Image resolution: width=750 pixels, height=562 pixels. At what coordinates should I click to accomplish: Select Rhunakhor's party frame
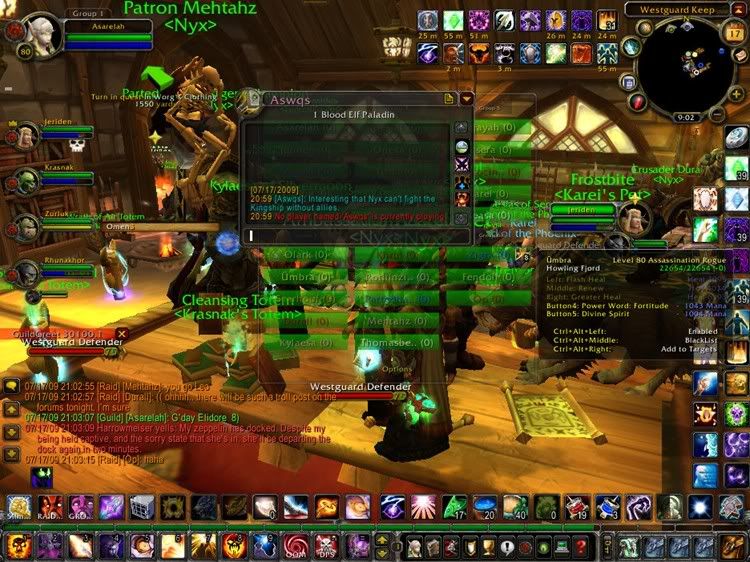(x=27, y=273)
